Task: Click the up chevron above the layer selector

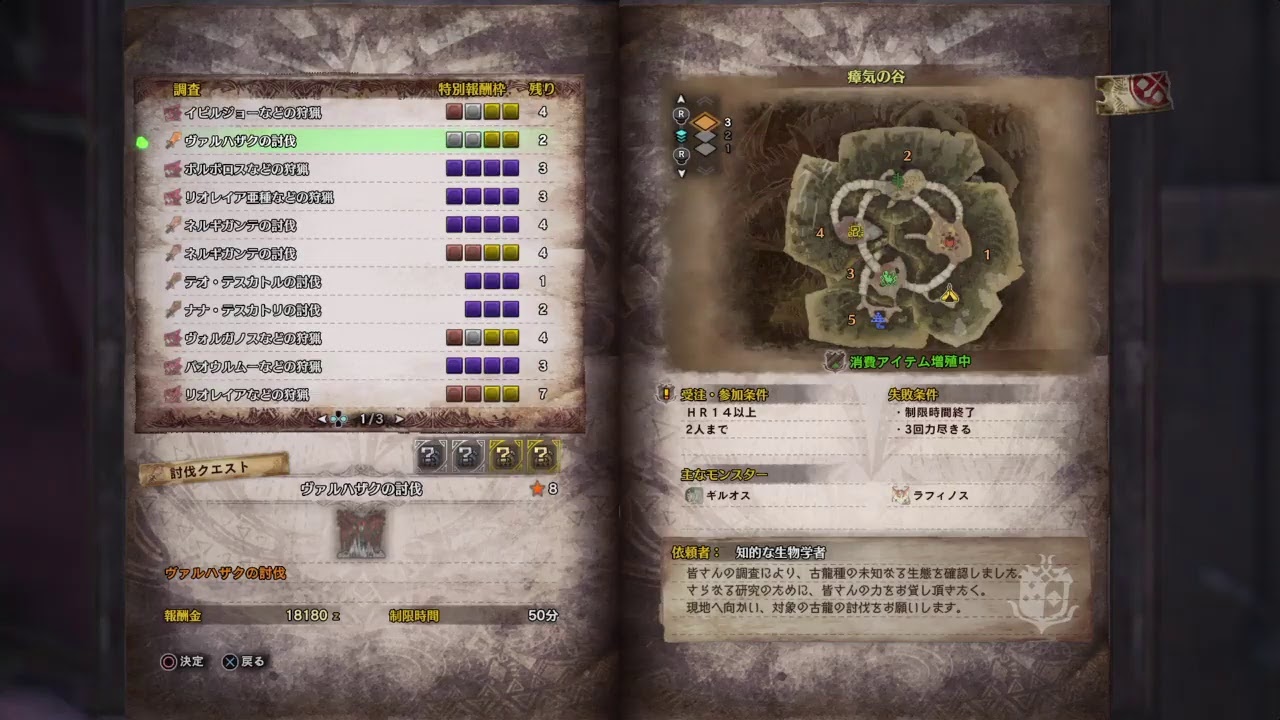Action: click(704, 99)
